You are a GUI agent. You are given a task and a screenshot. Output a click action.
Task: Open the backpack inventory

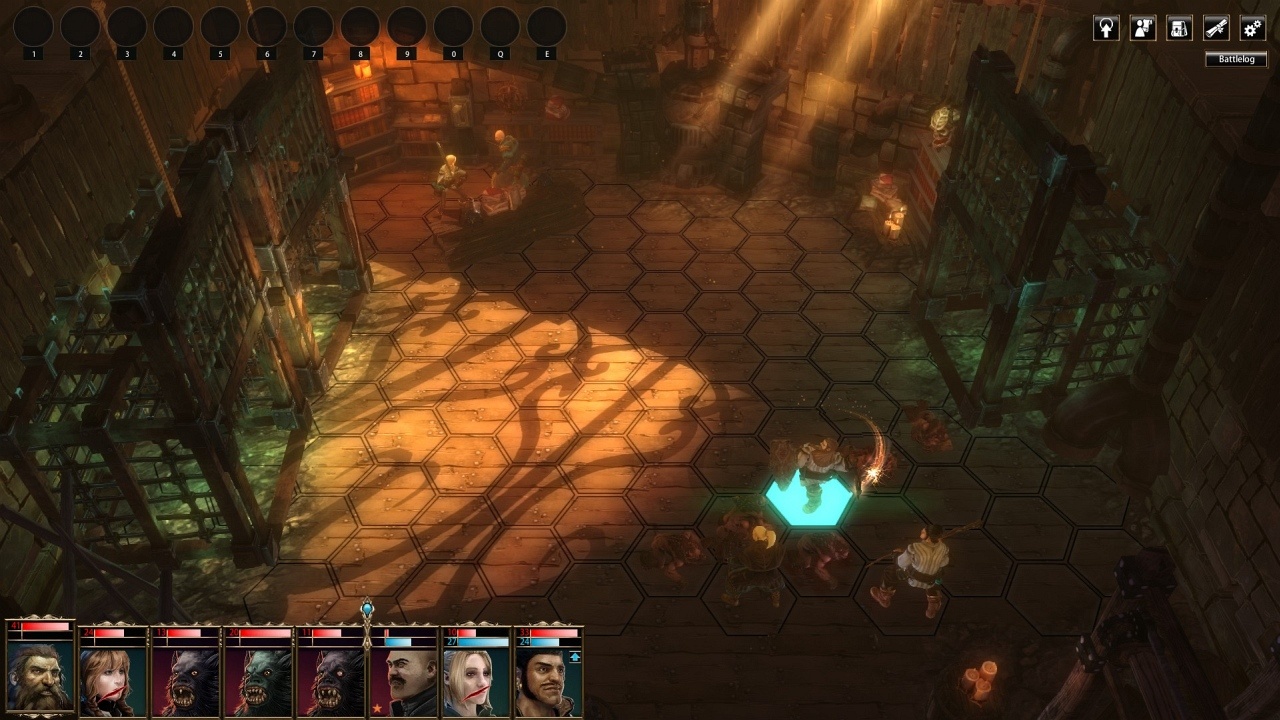1179,28
